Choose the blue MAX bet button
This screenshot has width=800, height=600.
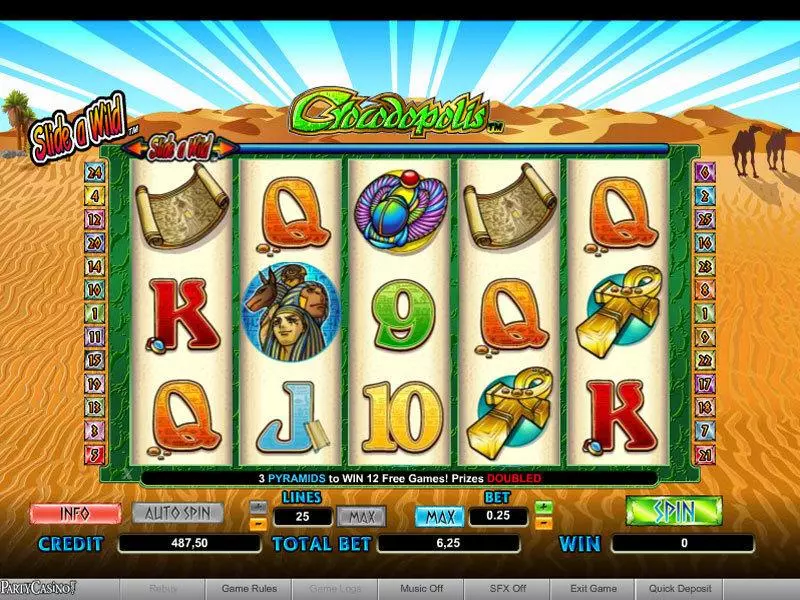[x=439, y=517]
